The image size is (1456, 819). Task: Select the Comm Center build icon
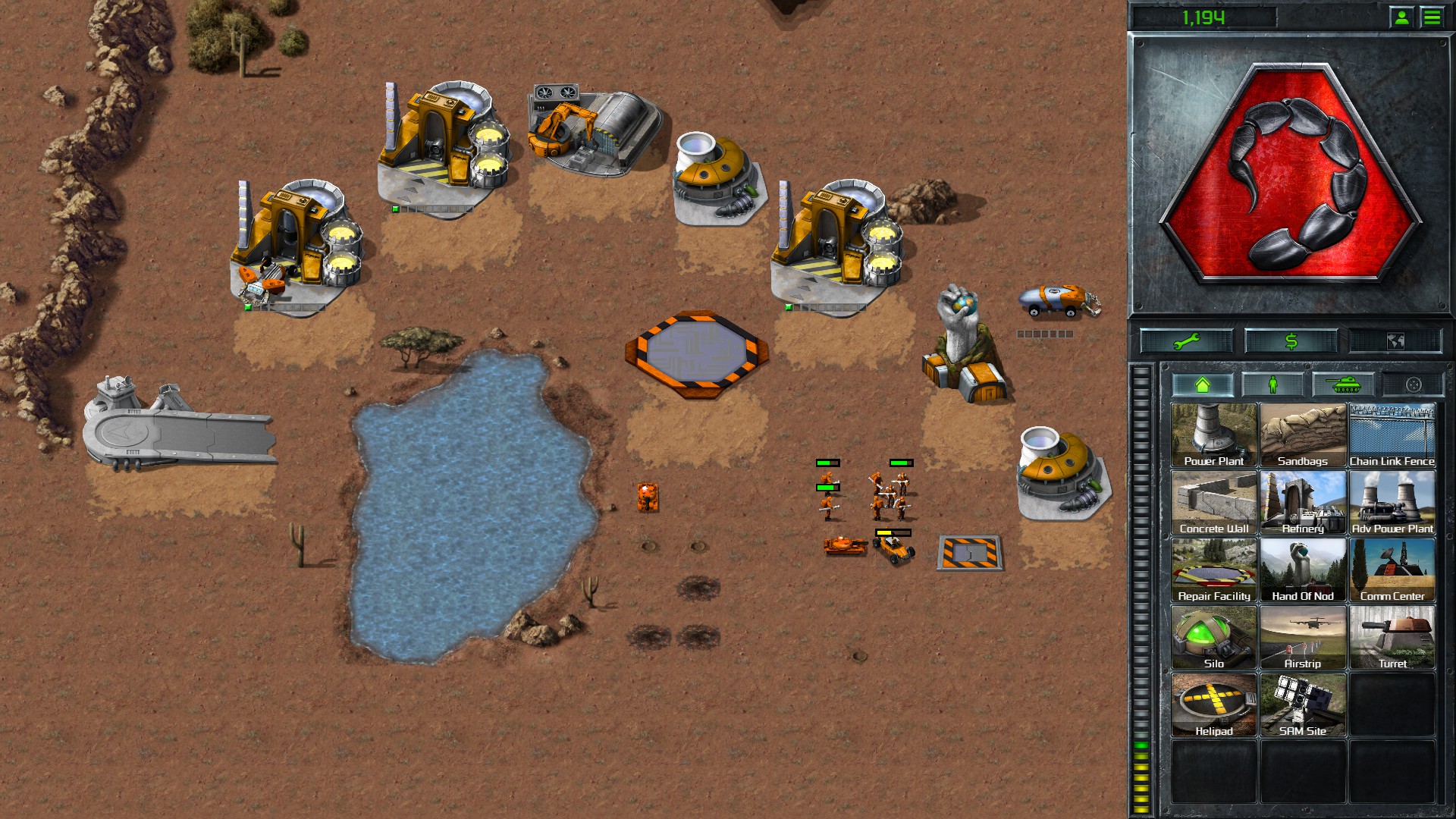point(1392,568)
